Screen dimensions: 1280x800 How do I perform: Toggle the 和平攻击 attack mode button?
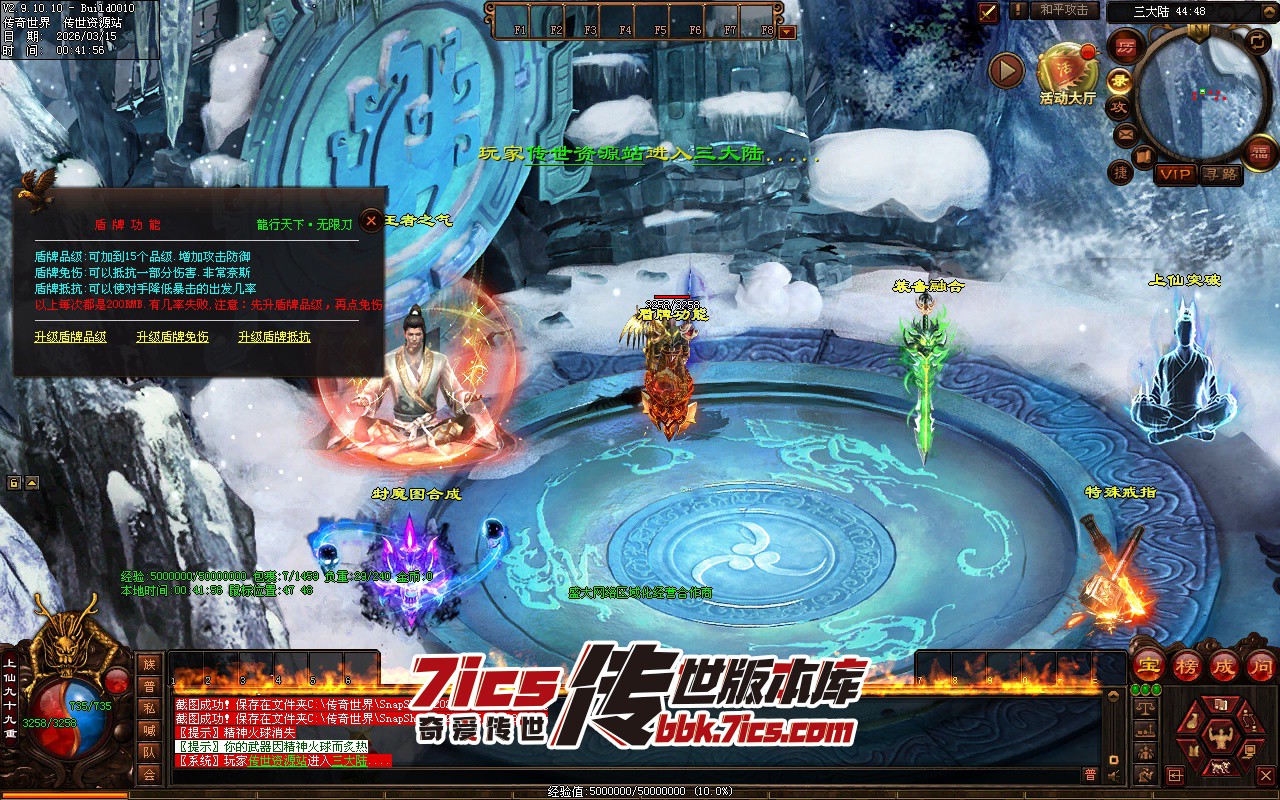[1064, 10]
